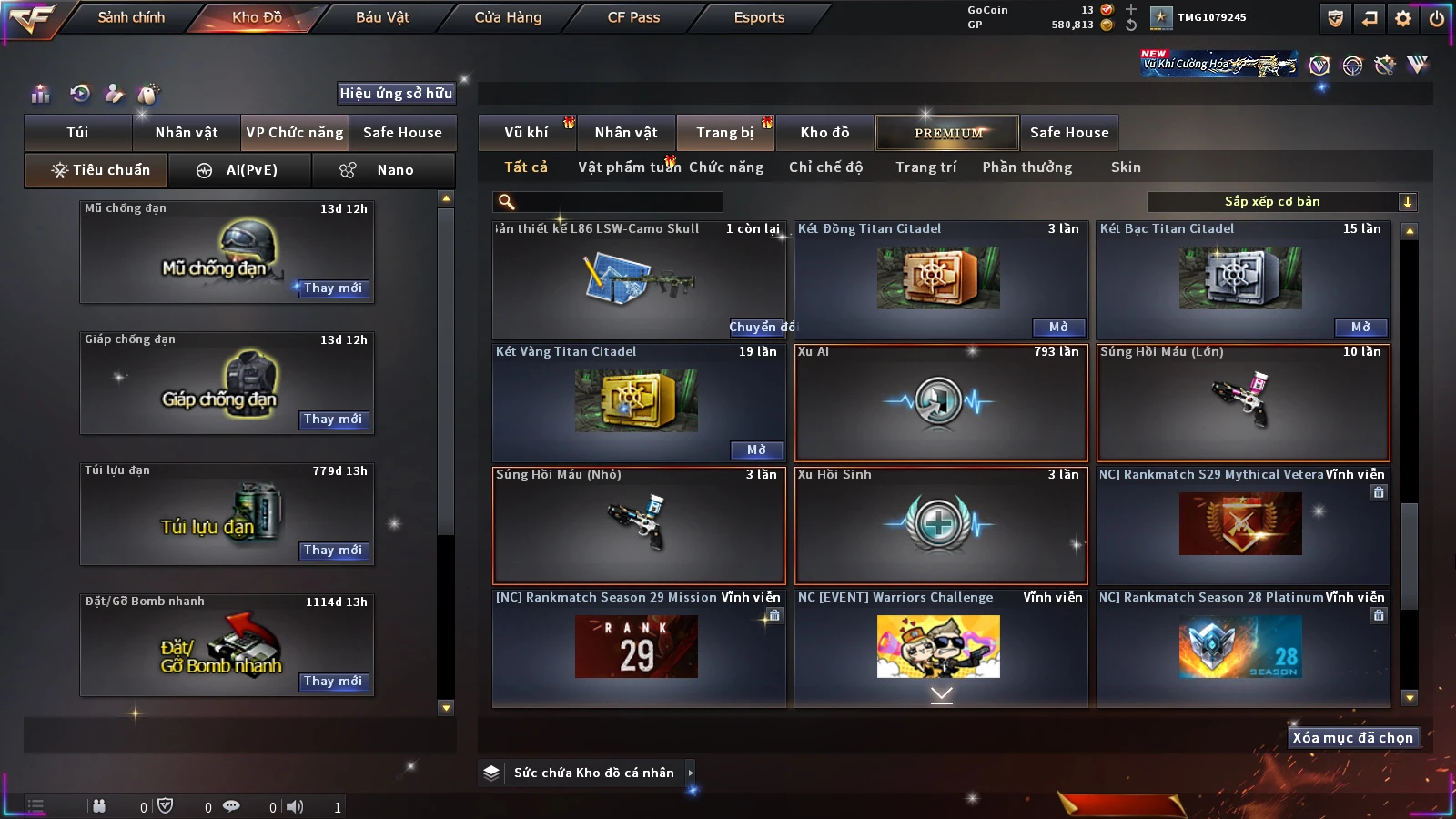Viewport: 1456px width, 819px height.
Task: Open the CF Pass tab
Action: tap(633, 17)
